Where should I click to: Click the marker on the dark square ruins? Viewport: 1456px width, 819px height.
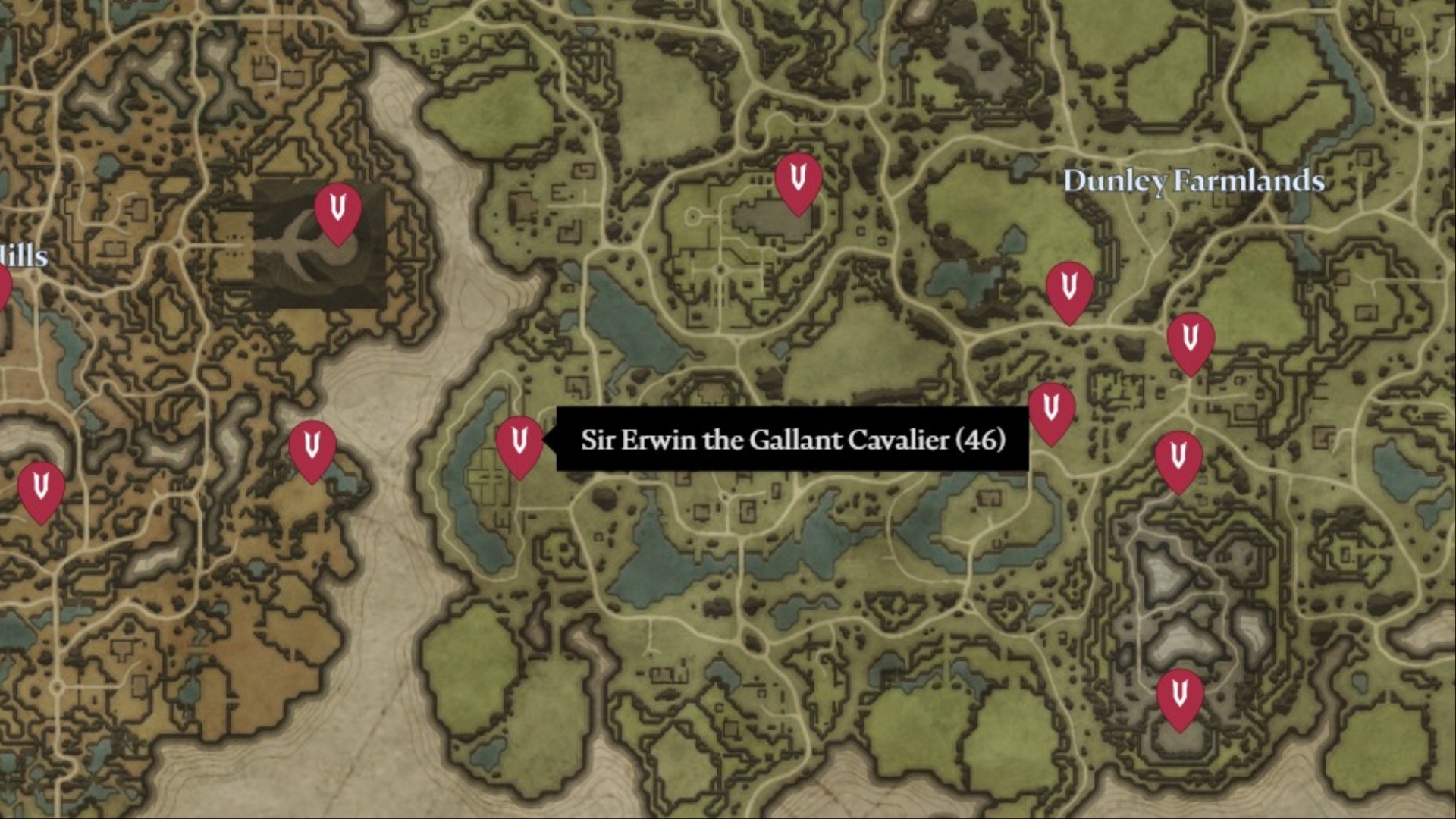point(338,211)
